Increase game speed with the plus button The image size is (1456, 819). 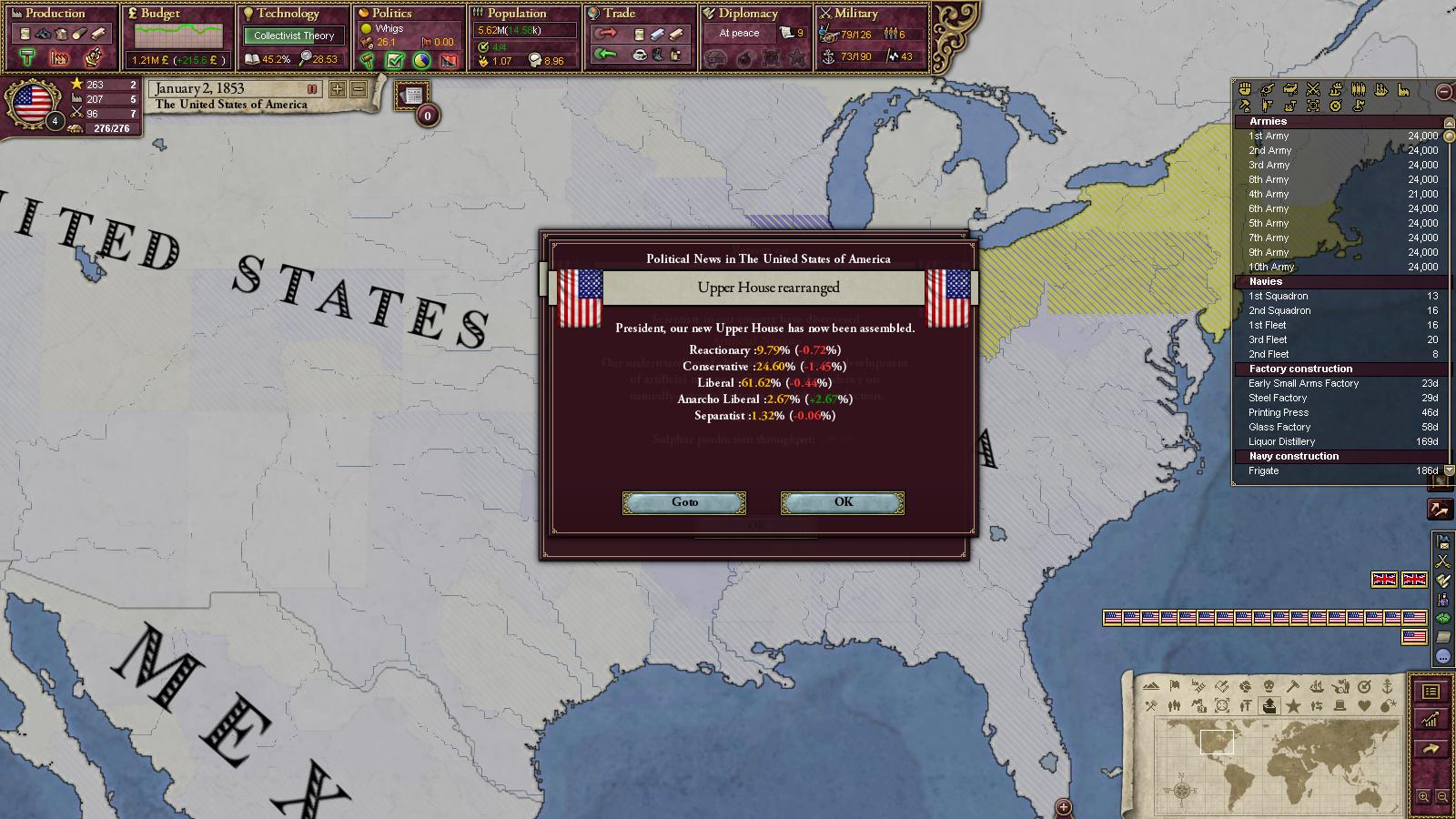338,89
